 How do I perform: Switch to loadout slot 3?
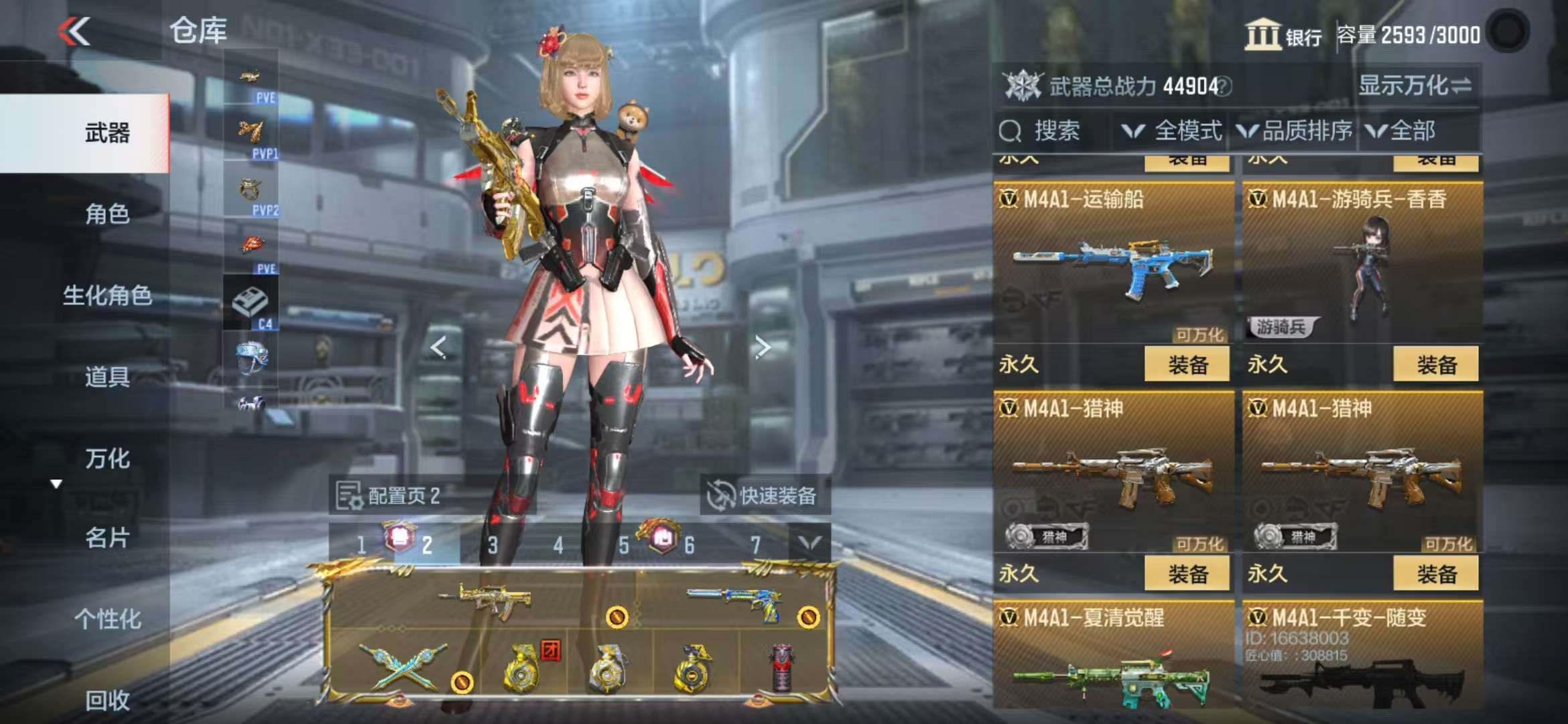[x=493, y=545]
